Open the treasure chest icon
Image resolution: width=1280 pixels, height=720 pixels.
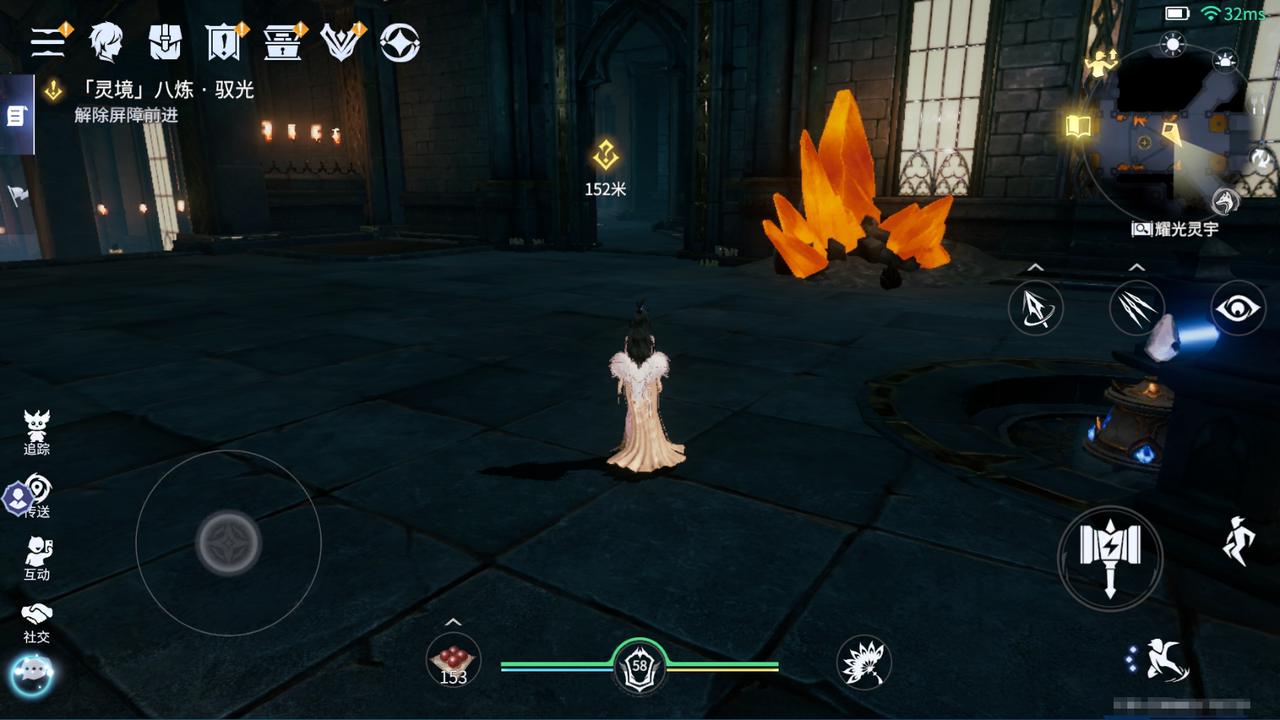tap(283, 42)
